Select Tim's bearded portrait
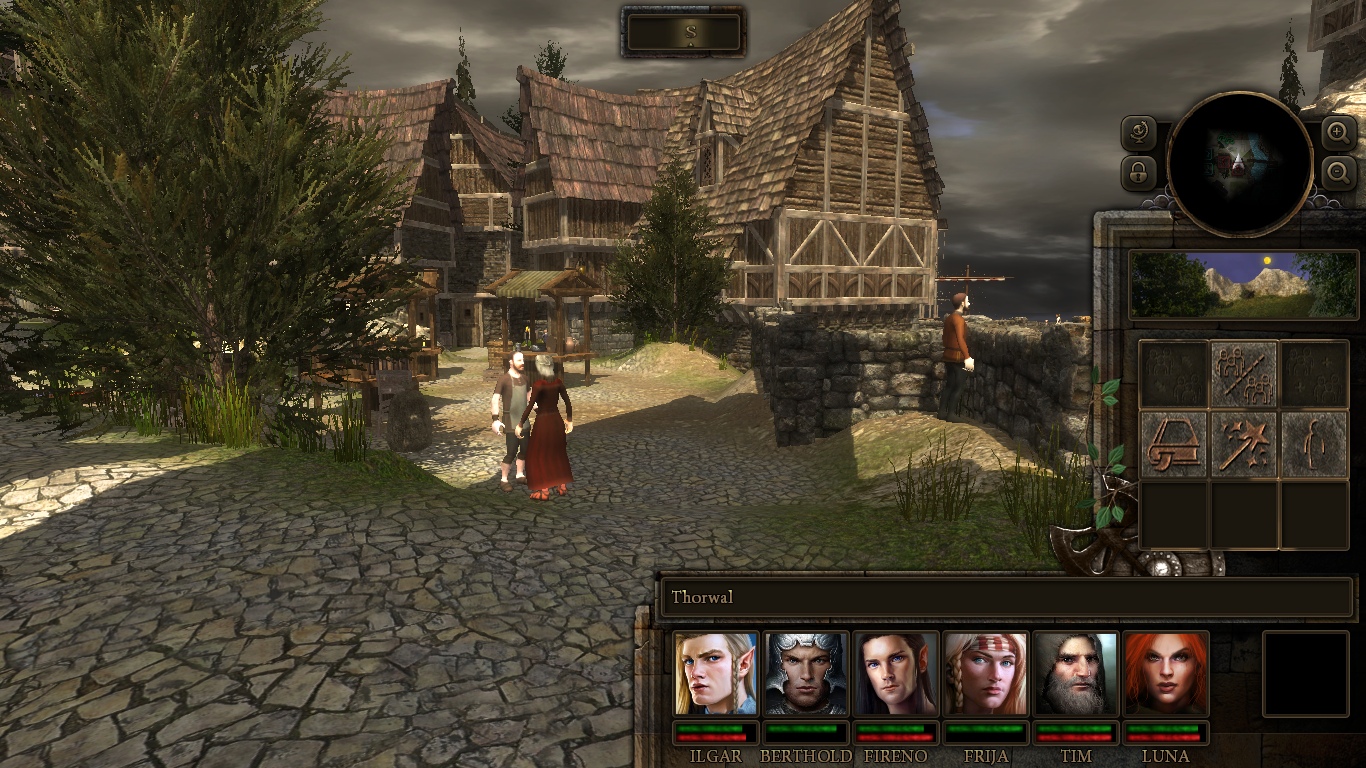Screen dimensions: 1366x768 tap(1076, 673)
